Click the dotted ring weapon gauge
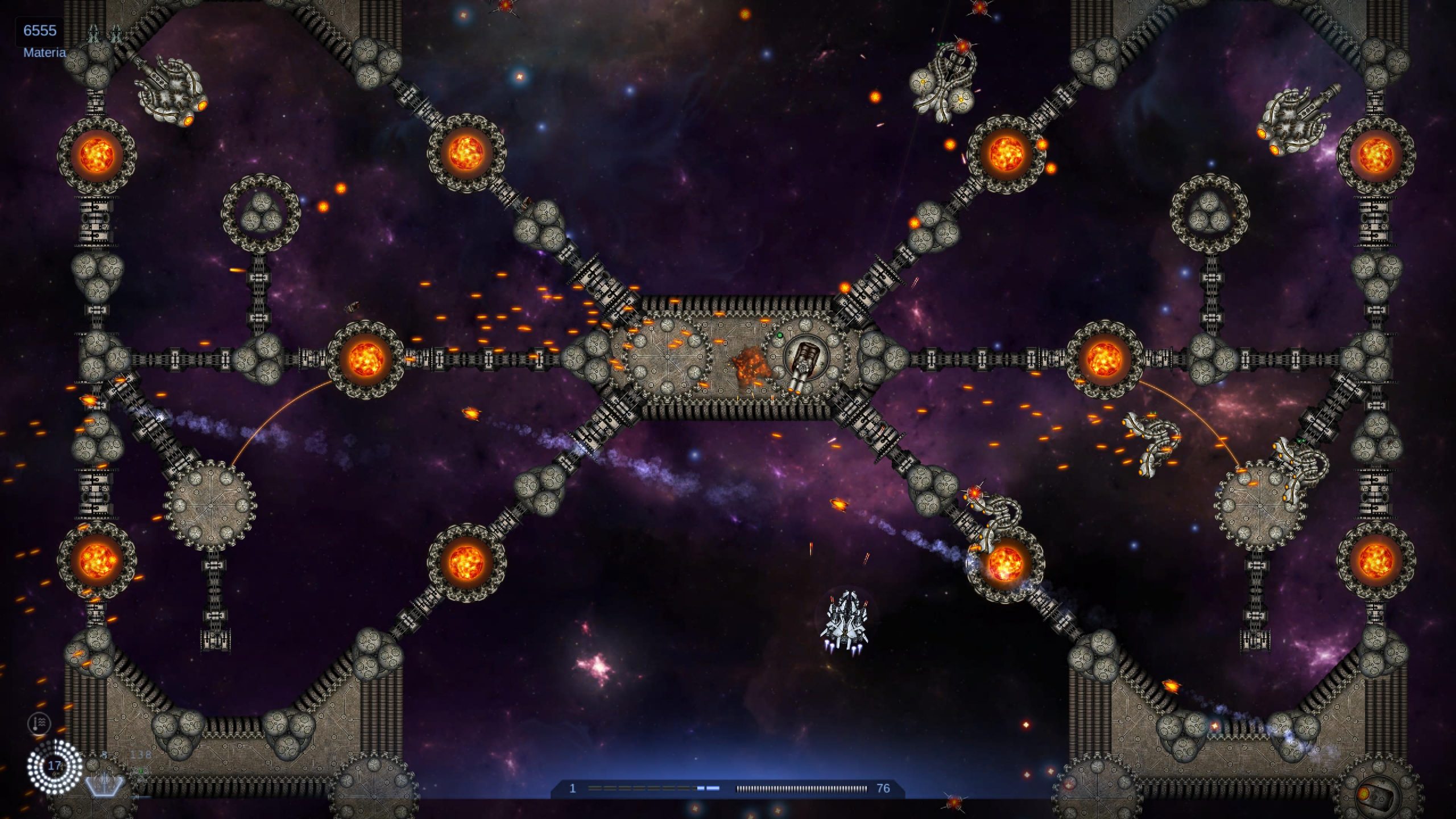The image size is (1456, 819). pos(55,766)
